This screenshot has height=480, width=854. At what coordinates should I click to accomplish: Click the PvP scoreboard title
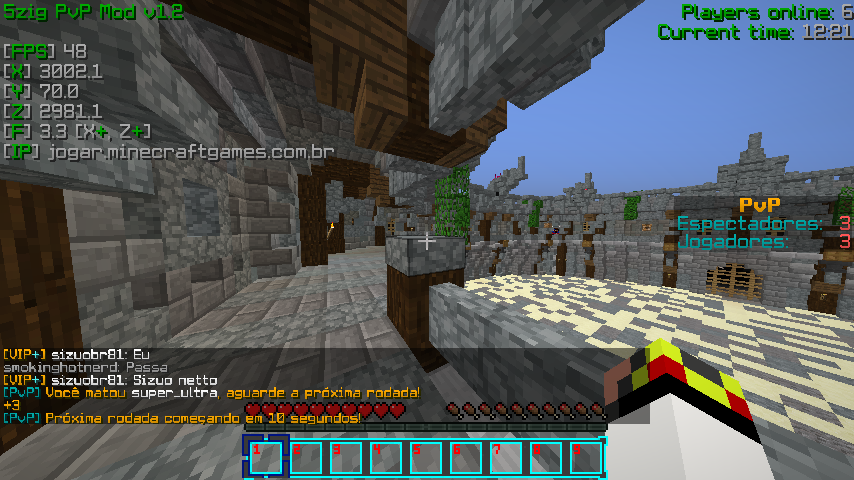point(759,205)
